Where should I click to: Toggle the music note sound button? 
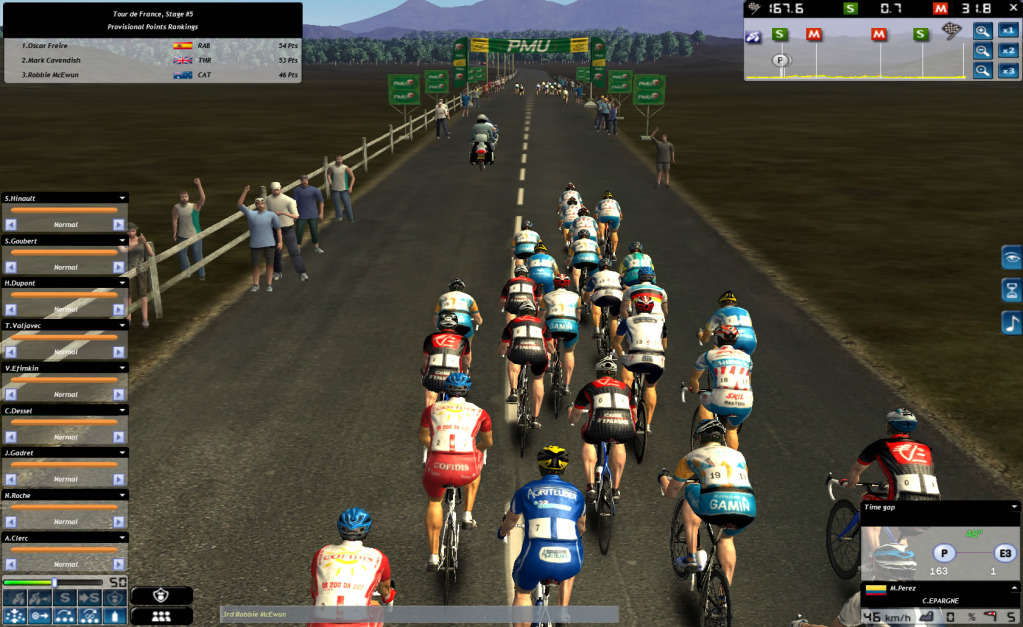click(1012, 323)
